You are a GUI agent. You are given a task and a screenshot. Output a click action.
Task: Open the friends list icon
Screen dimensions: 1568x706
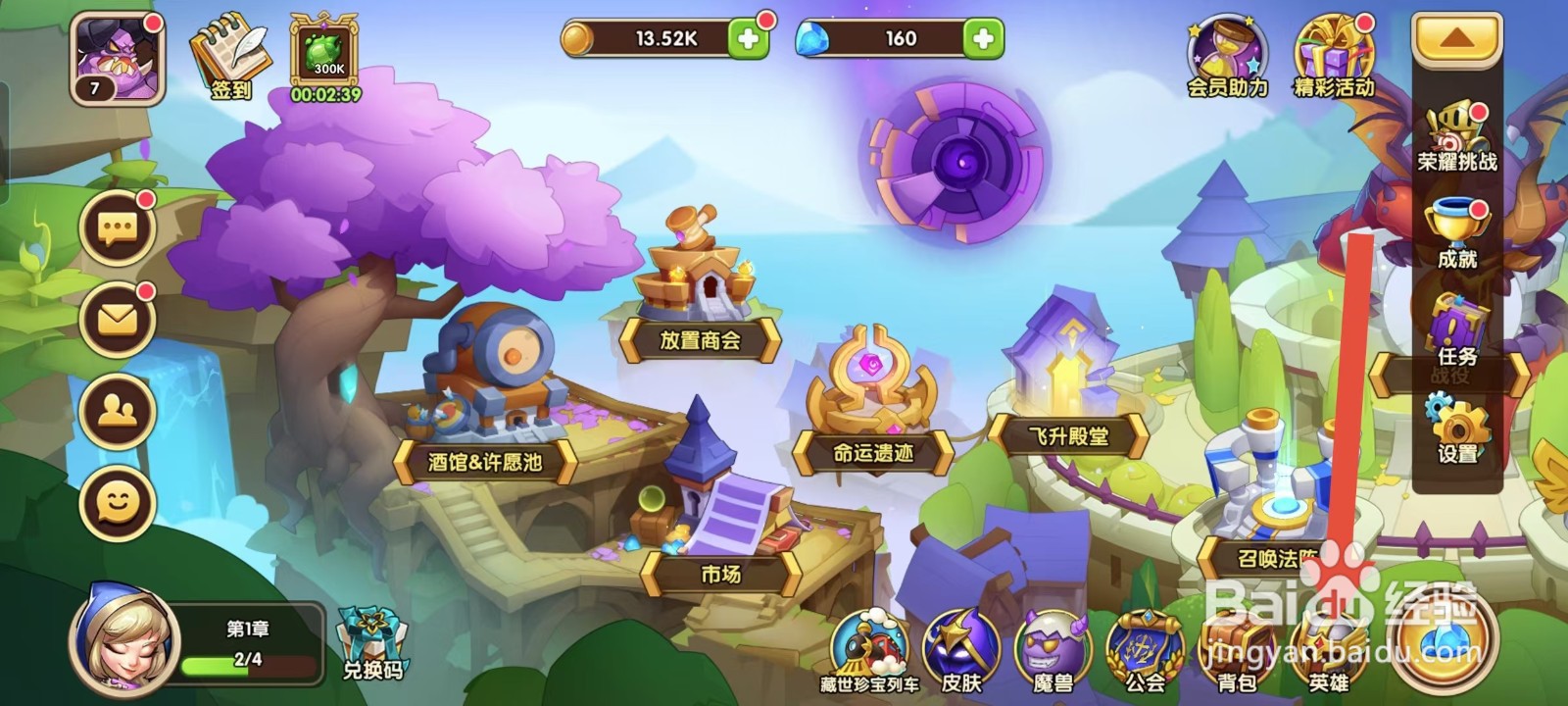click(x=117, y=409)
